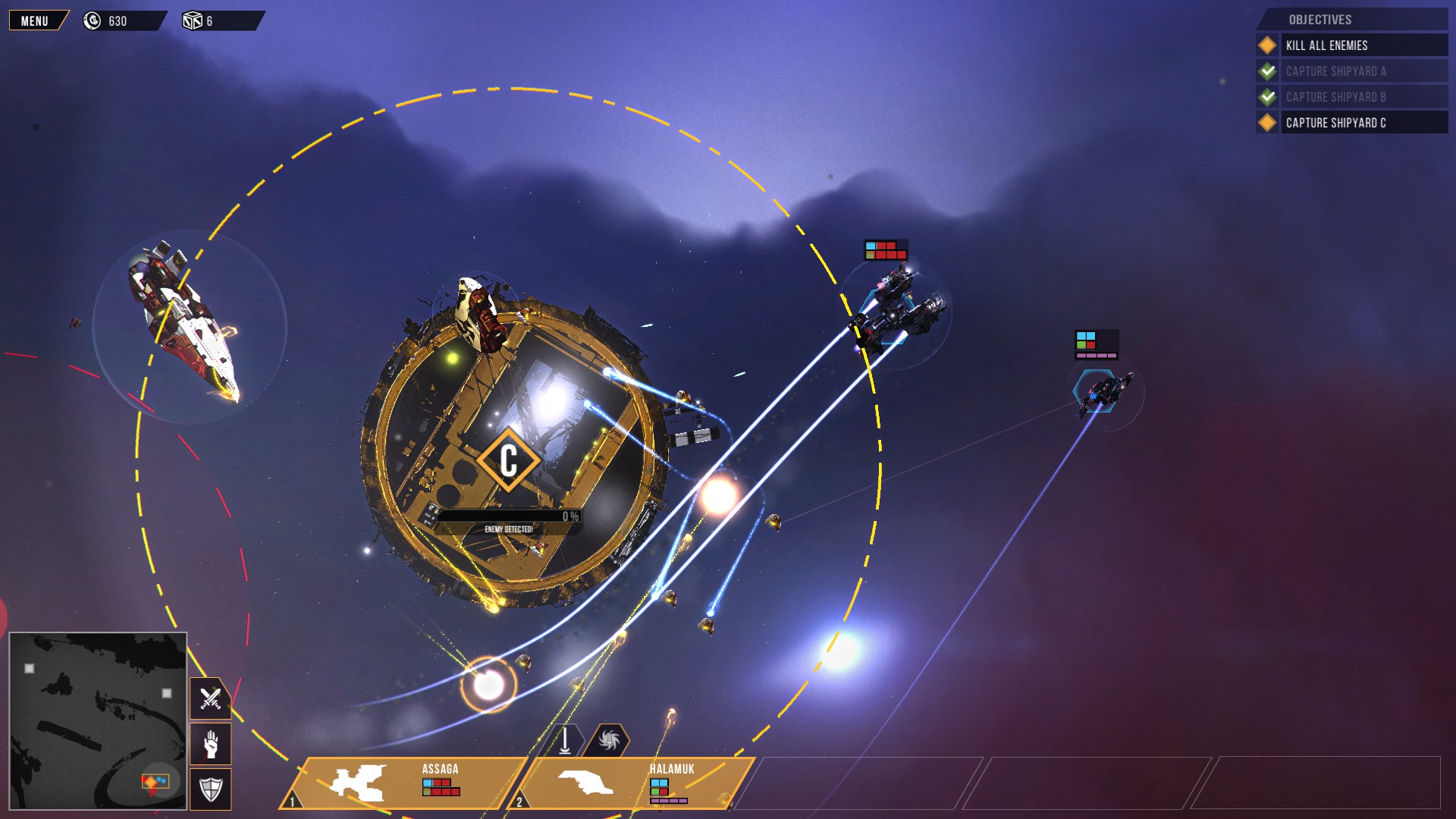Click the Capture Shipyard B completed check
The image size is (1456, 819).
pyautogui.click(x=1266, y=97)
